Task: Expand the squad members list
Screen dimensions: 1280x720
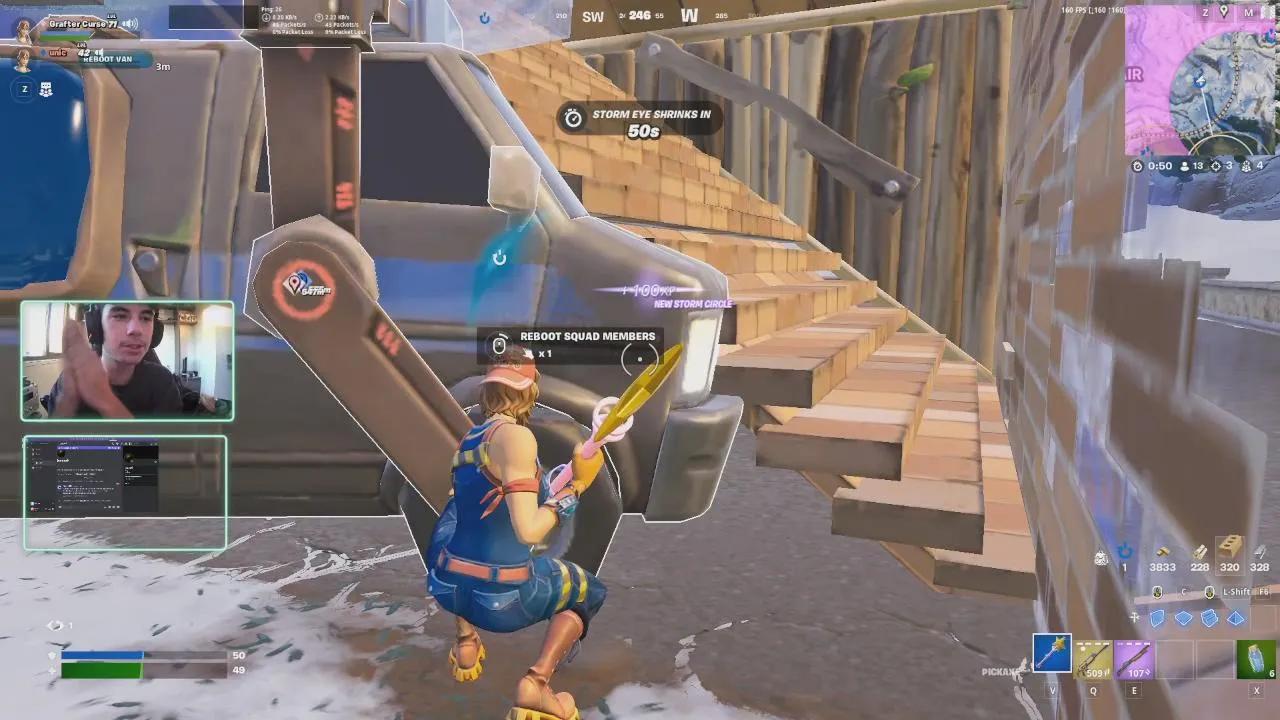Action: point(46,89)
